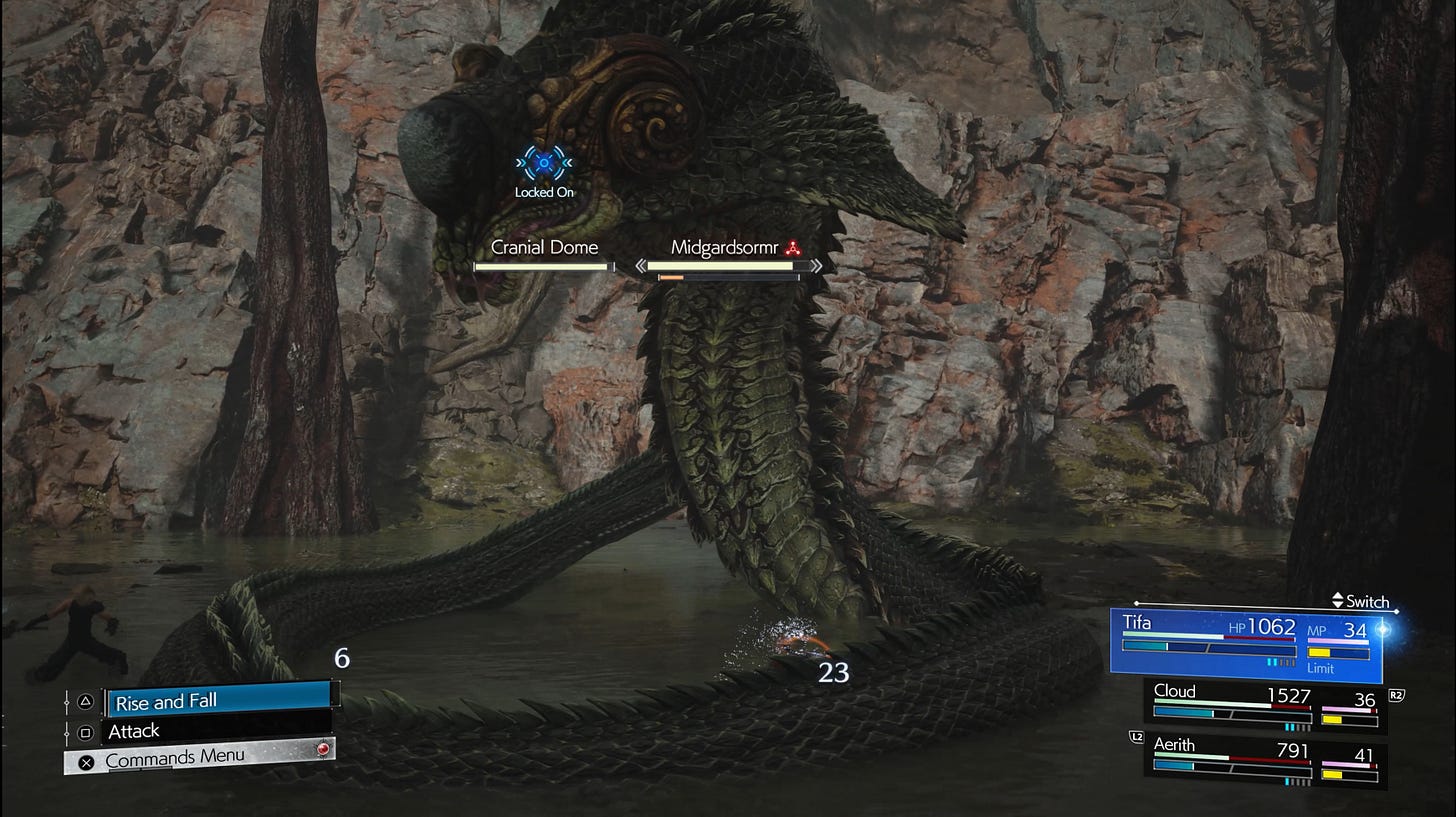Target the Cranial Dome enemy label

tap(544, 248)
